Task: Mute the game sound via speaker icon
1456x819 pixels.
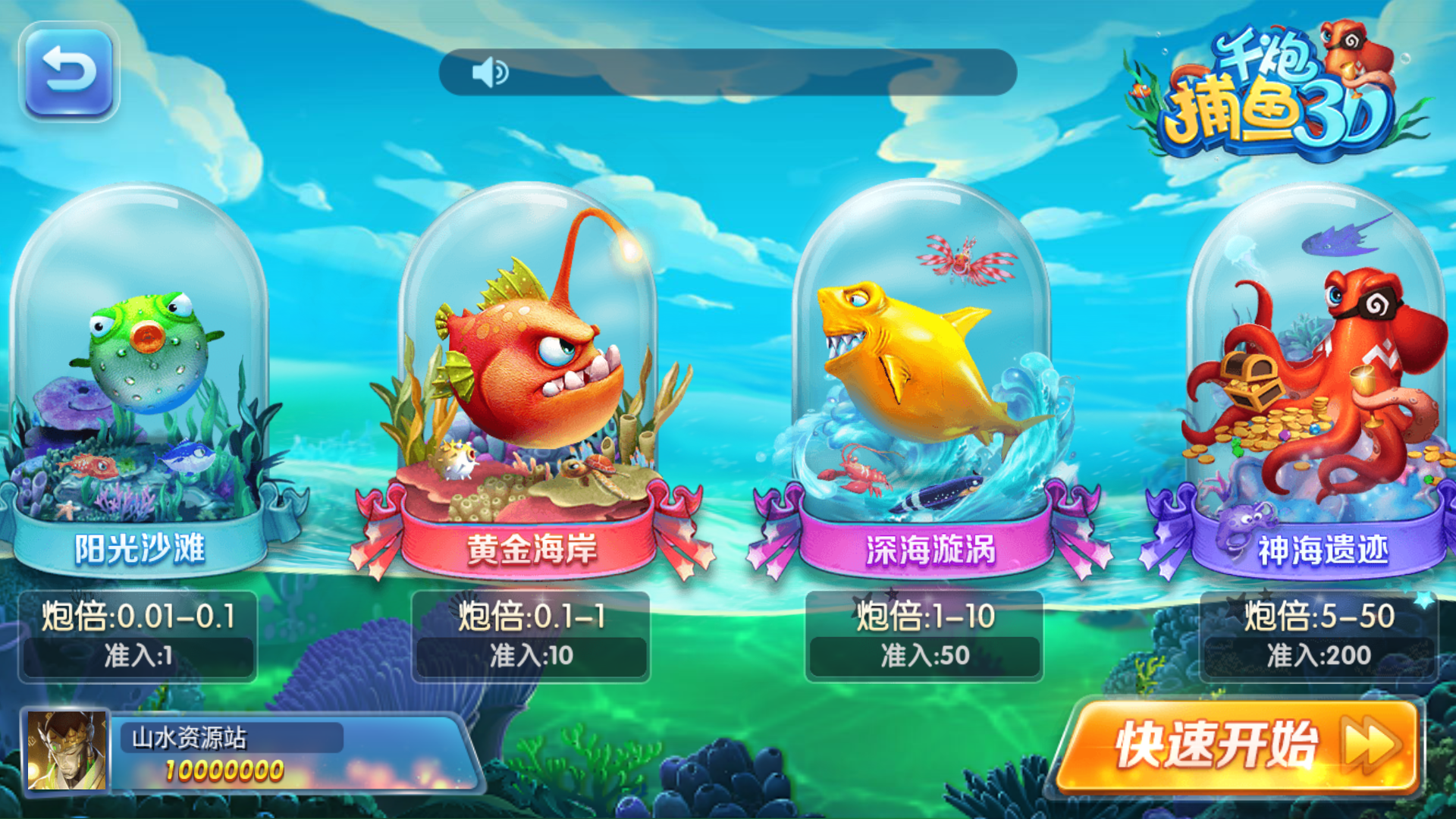Action: click(490, 72)
